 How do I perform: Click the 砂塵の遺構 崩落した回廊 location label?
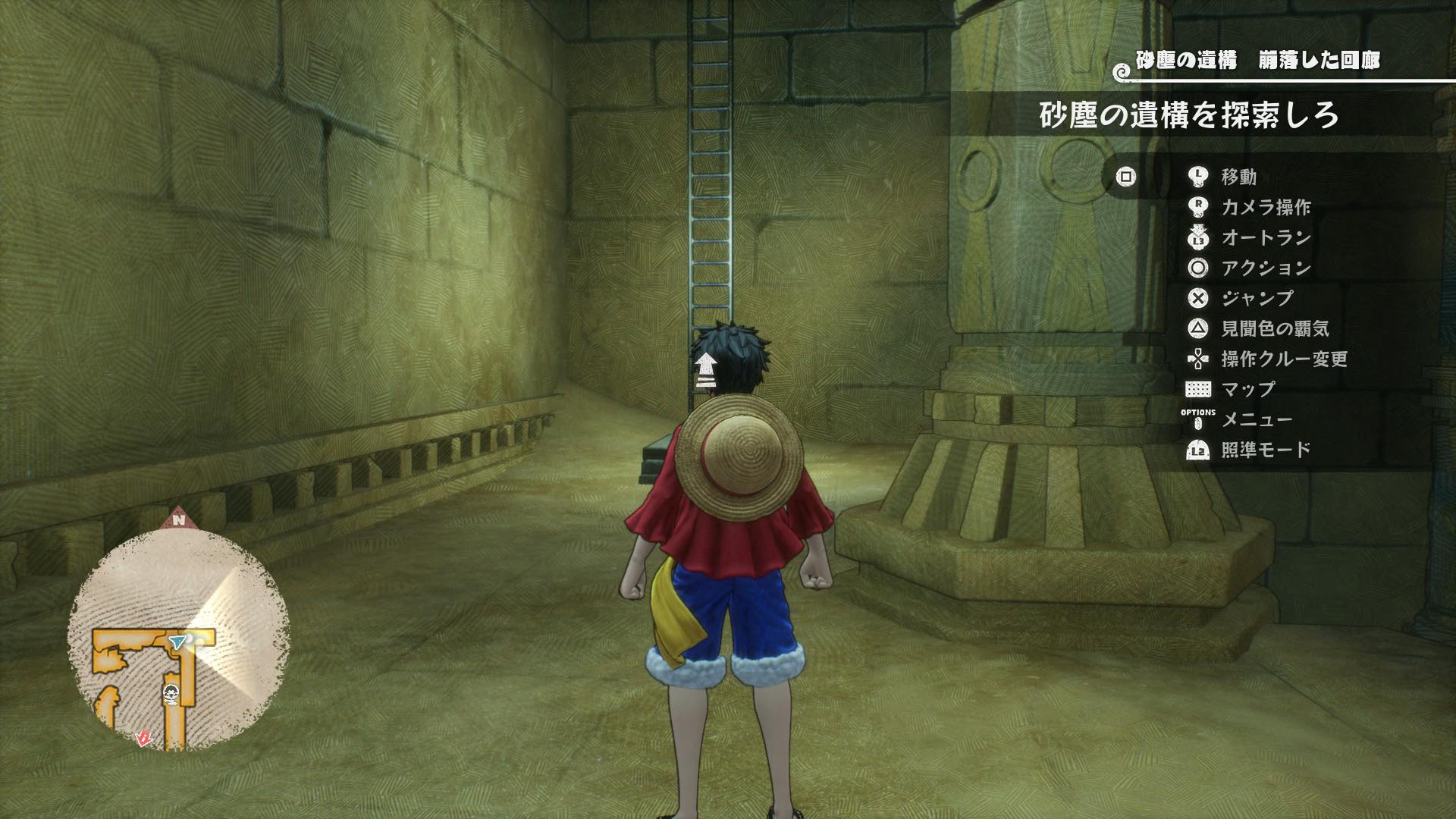tap(1257, 61)
